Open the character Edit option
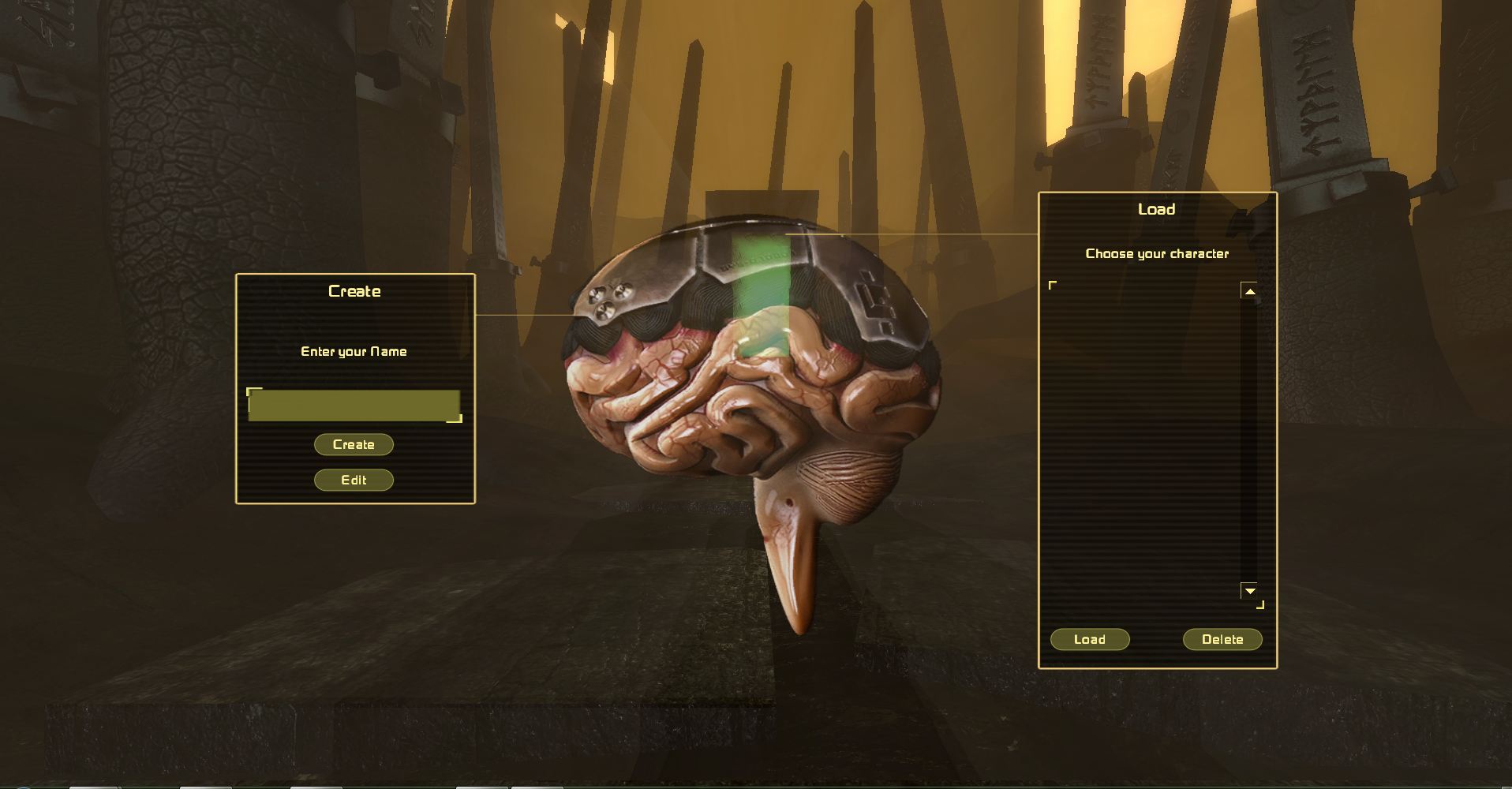 point(354,481)
